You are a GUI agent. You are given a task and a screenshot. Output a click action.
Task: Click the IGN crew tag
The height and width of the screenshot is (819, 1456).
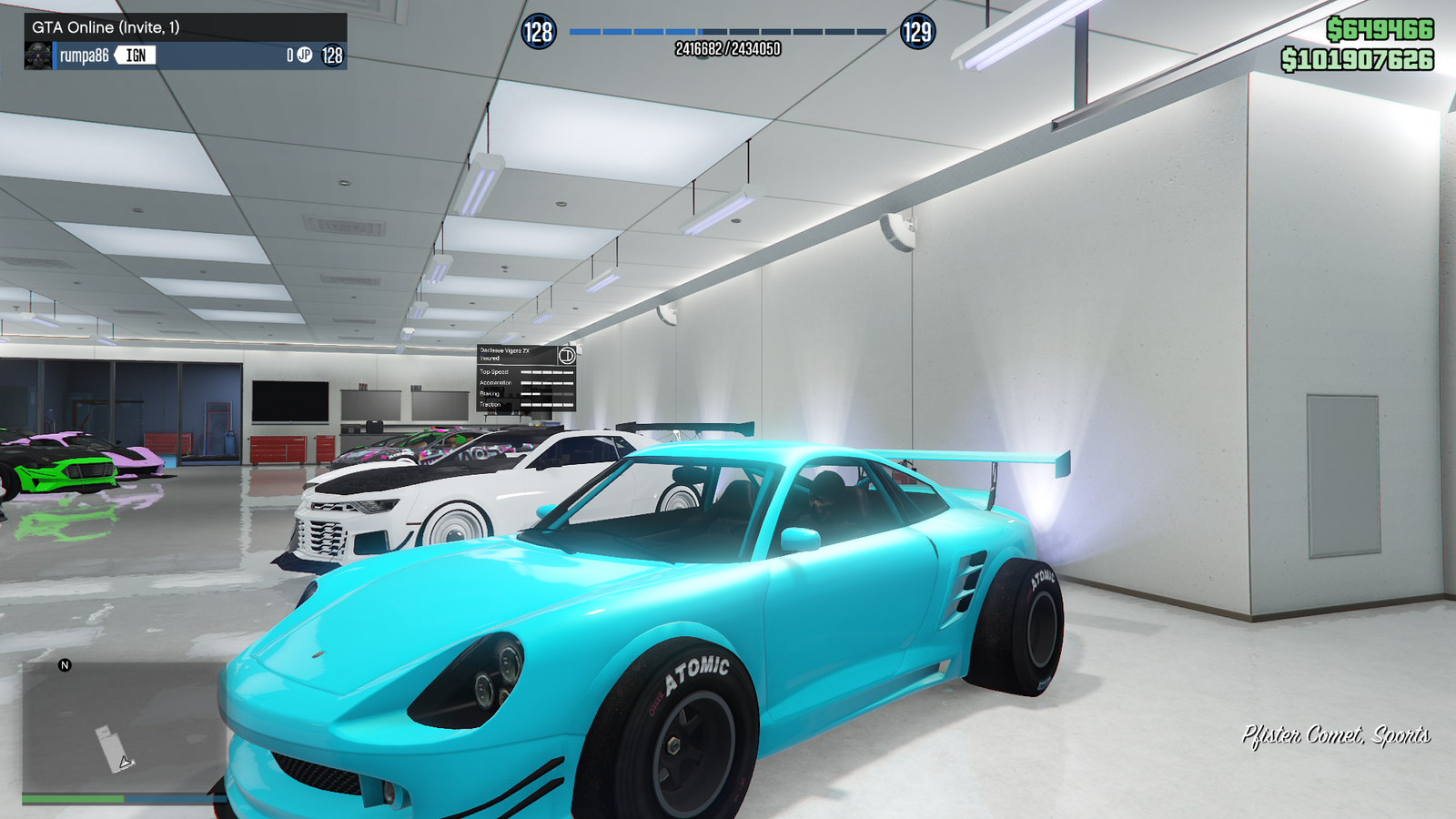(136, 56)
